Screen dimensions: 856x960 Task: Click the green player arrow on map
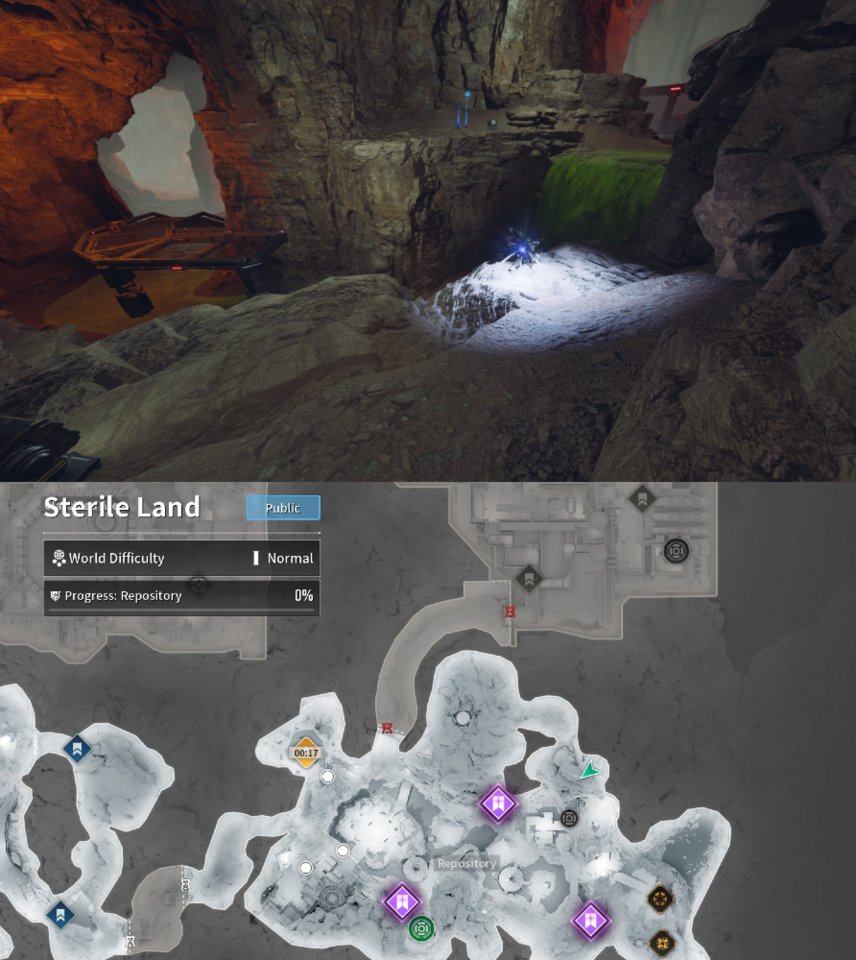590,771
